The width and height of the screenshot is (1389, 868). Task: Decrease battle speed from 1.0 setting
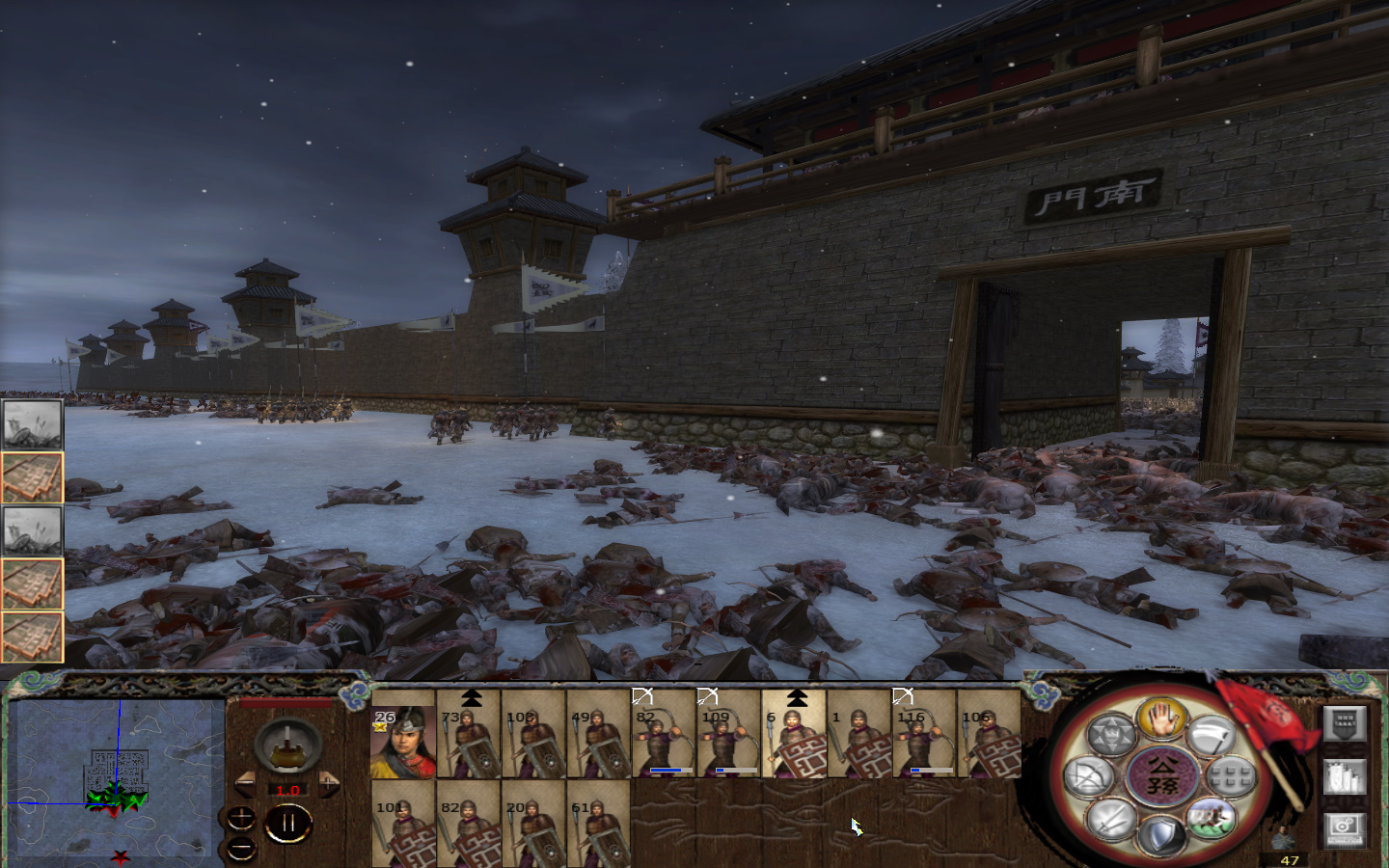[x=247, y=784]
